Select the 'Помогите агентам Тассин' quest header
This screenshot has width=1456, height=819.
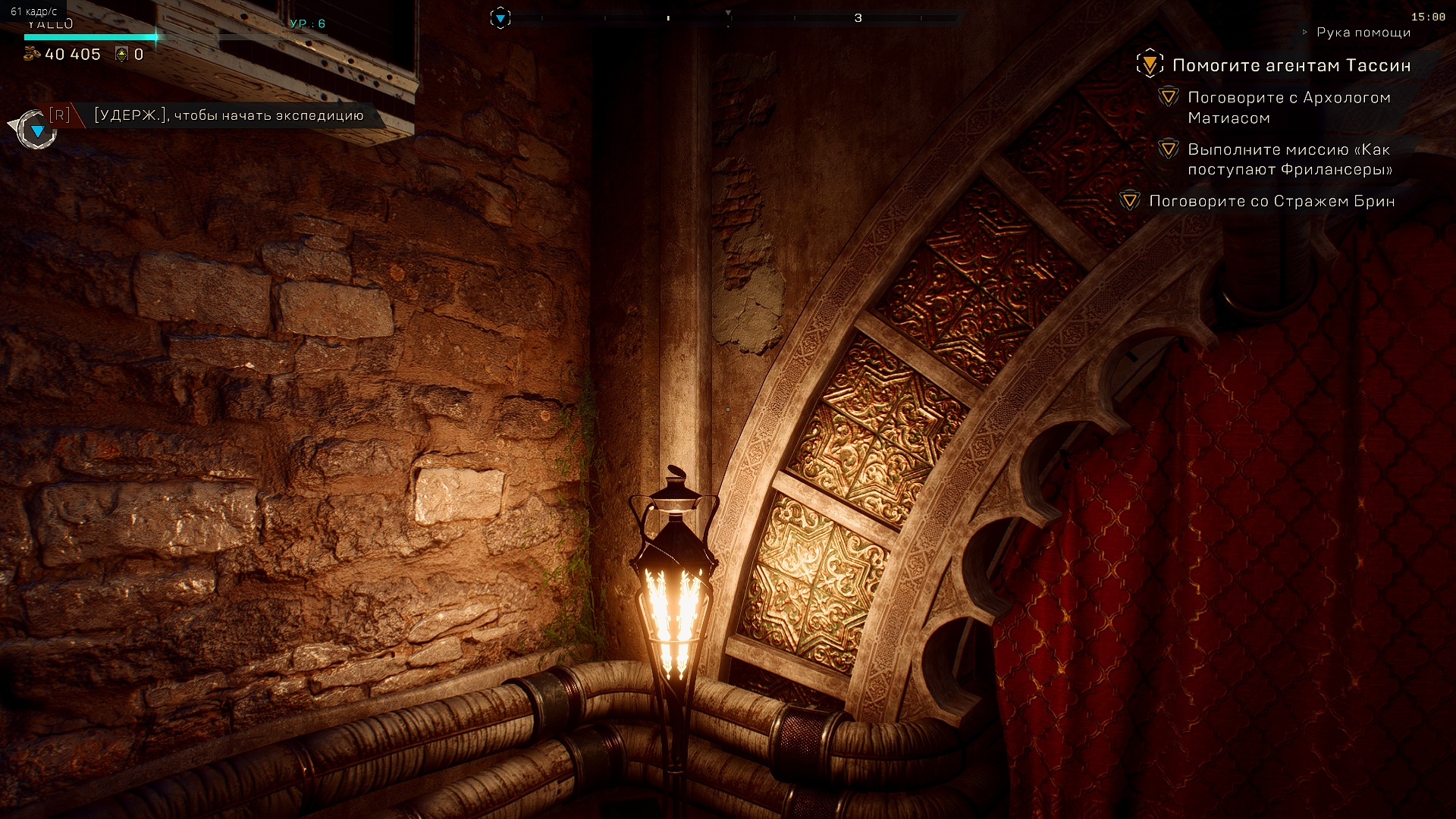tap(1291, 65)
